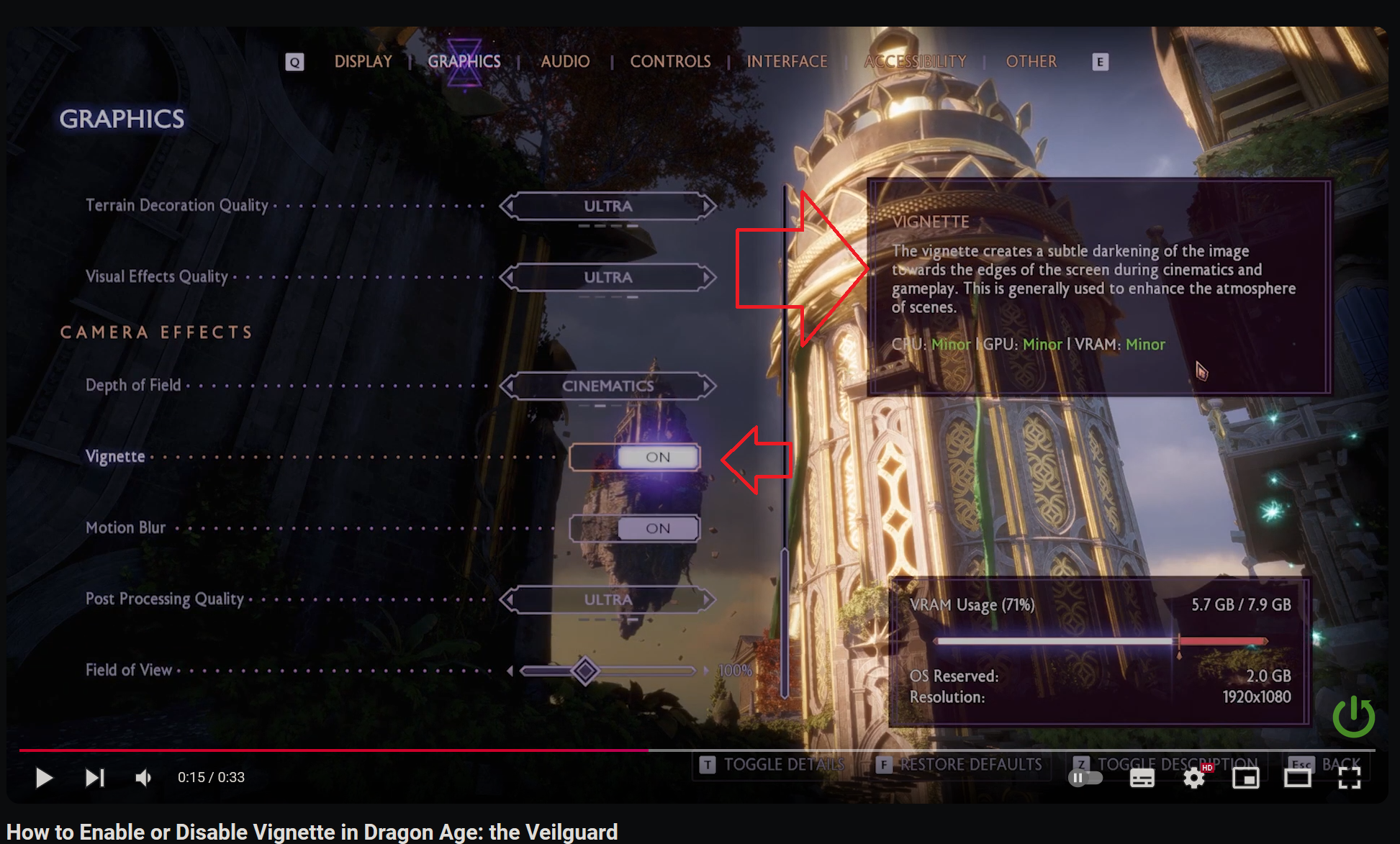This screenshot has height=844, width=1400.
Task: Open the YouTube settings gear
Action: (1194, 778)
